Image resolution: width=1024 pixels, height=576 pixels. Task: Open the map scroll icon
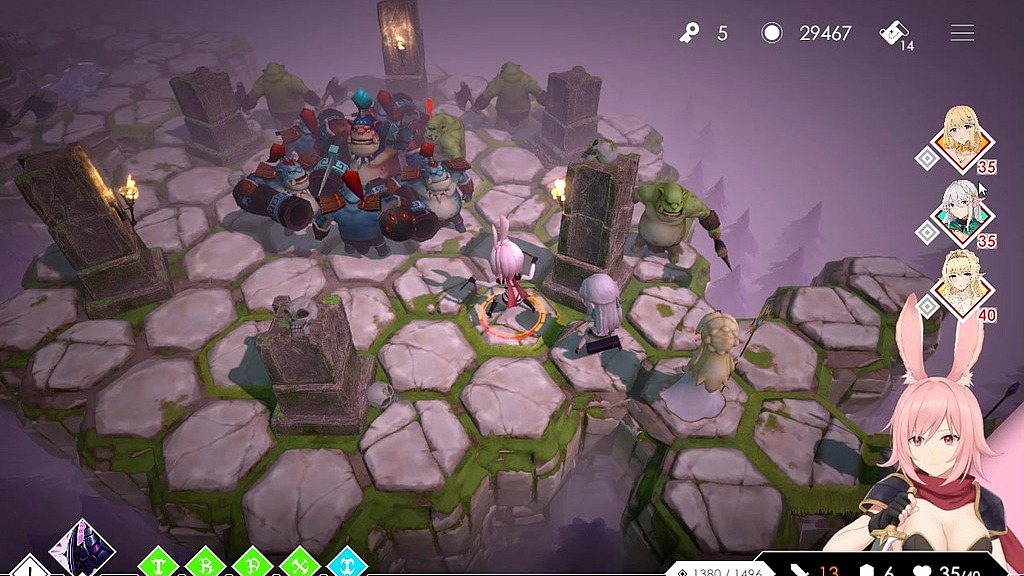click(x=893, y=33)
